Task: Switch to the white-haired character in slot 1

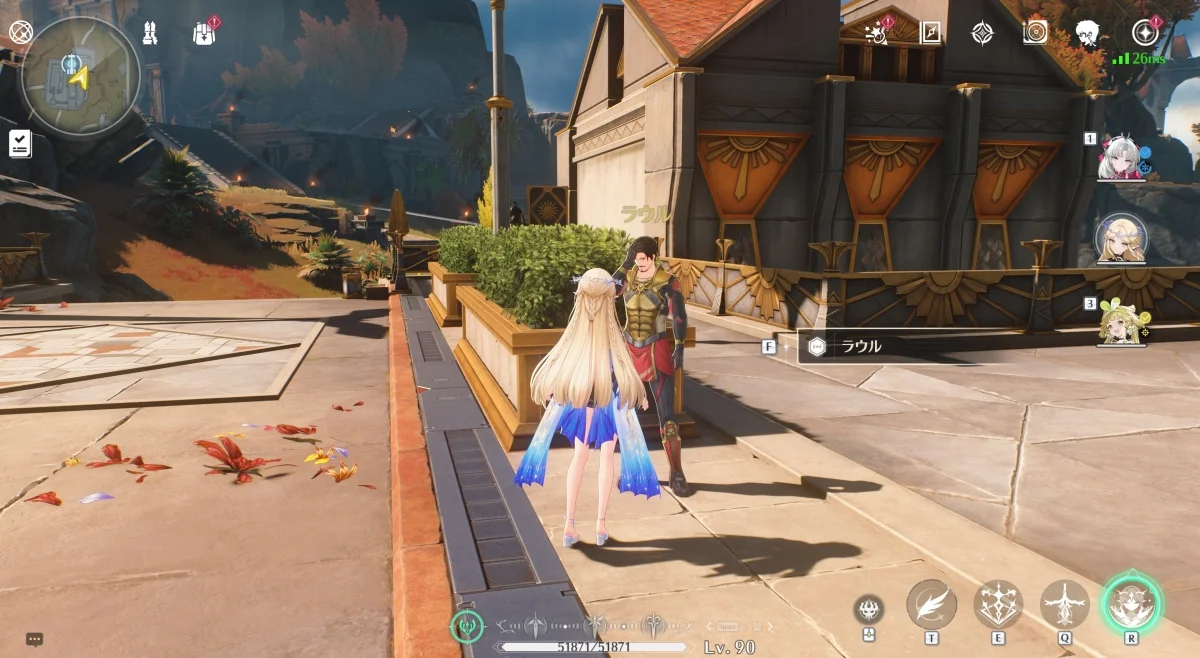Action: pos(1121,160)
